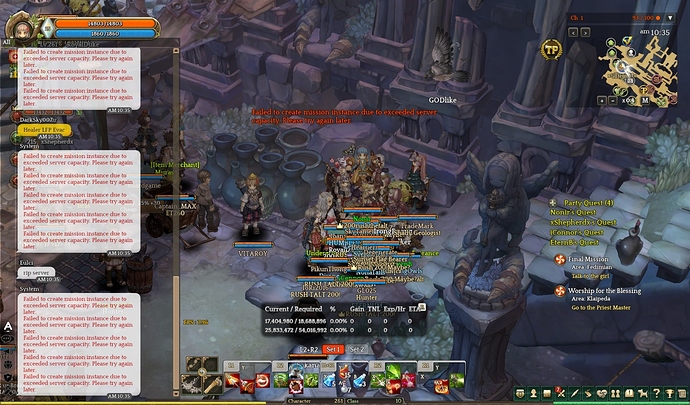Select the All chat tab
This screenshot has width=690, height=405.
(x=7, y=42)
